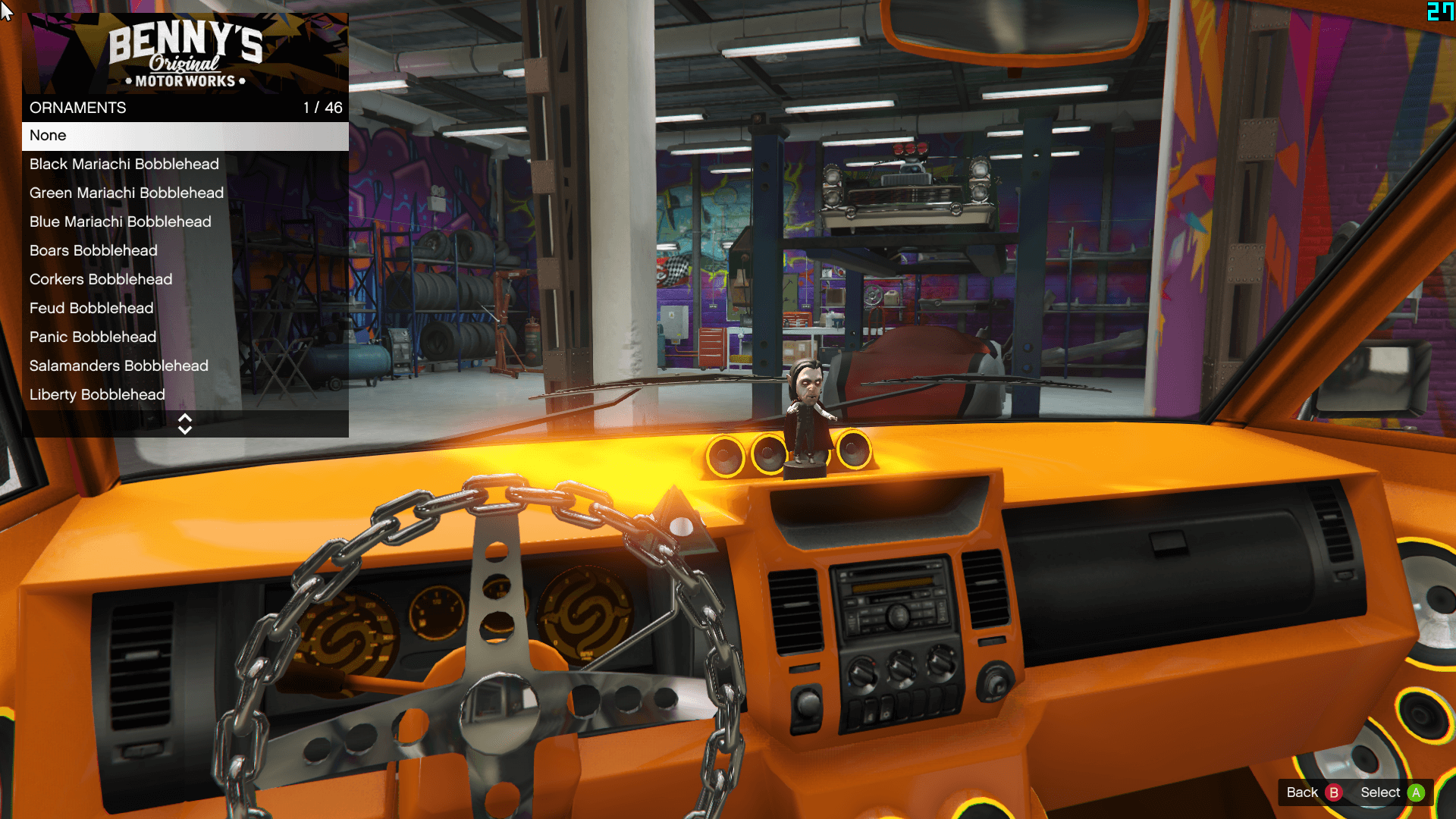Pick the Feud Bobblehead option

click(x=185, y=309)
